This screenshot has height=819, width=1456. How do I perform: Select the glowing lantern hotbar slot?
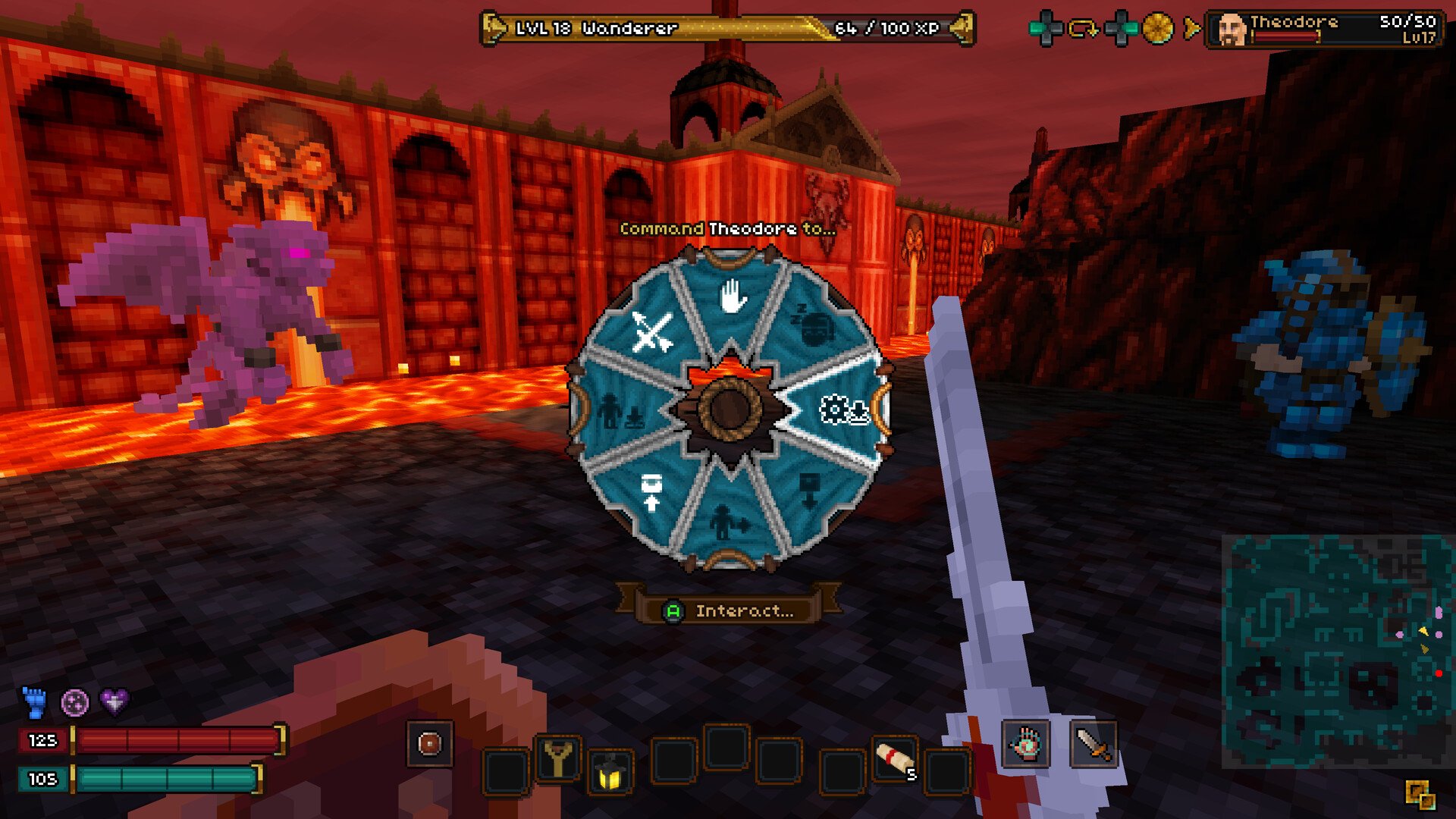coord(610,773)
